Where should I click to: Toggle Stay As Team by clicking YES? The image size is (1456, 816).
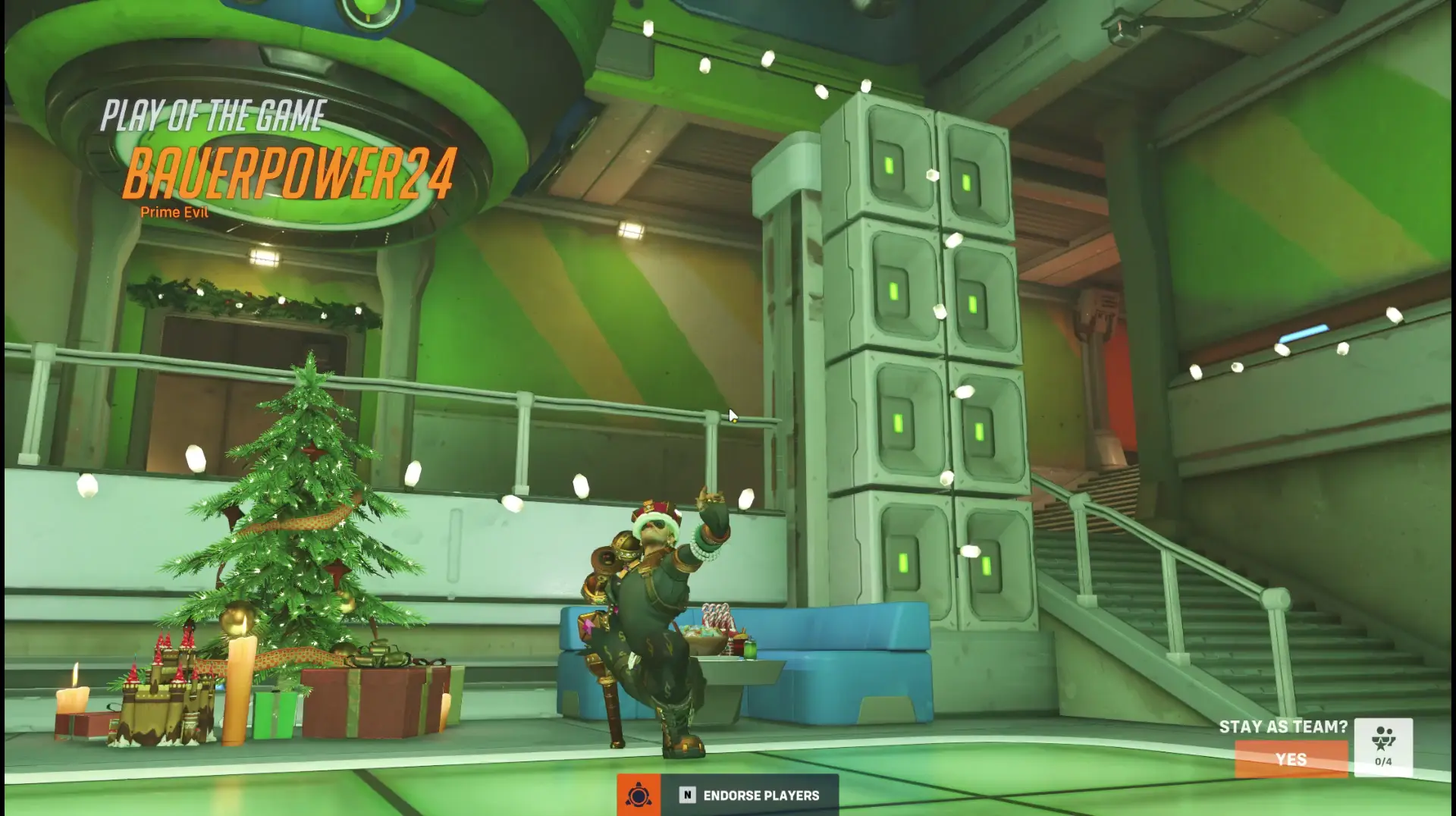1291,760
